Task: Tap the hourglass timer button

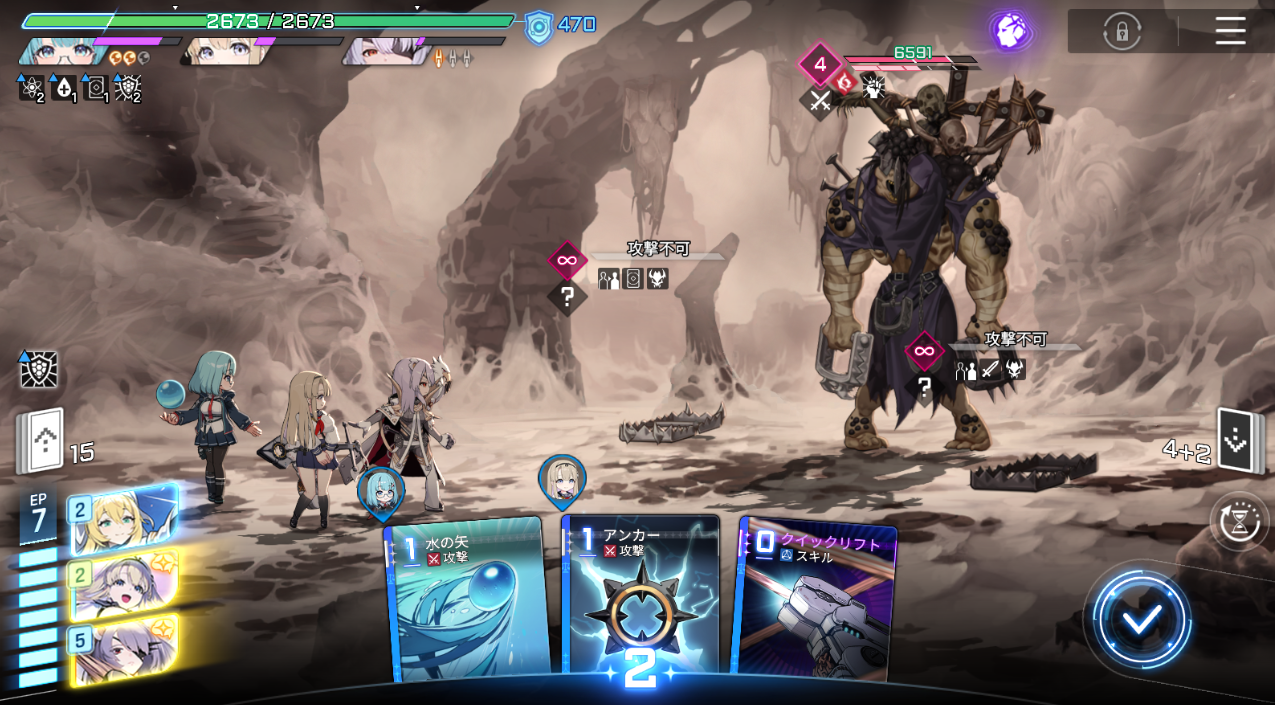Action: coord(1240,521)
